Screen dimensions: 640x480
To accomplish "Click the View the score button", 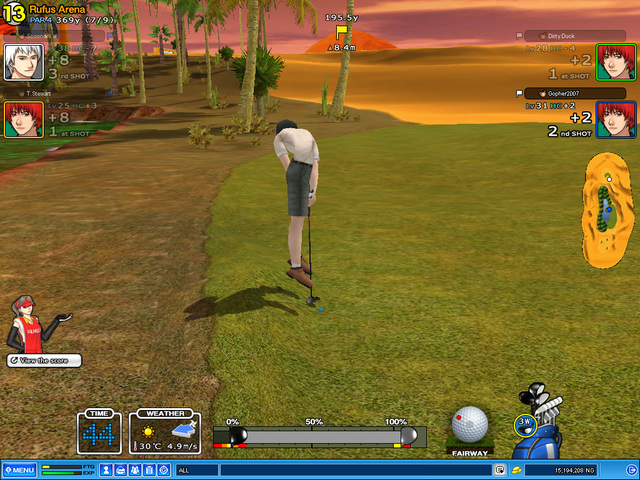I will coord(44,360).
